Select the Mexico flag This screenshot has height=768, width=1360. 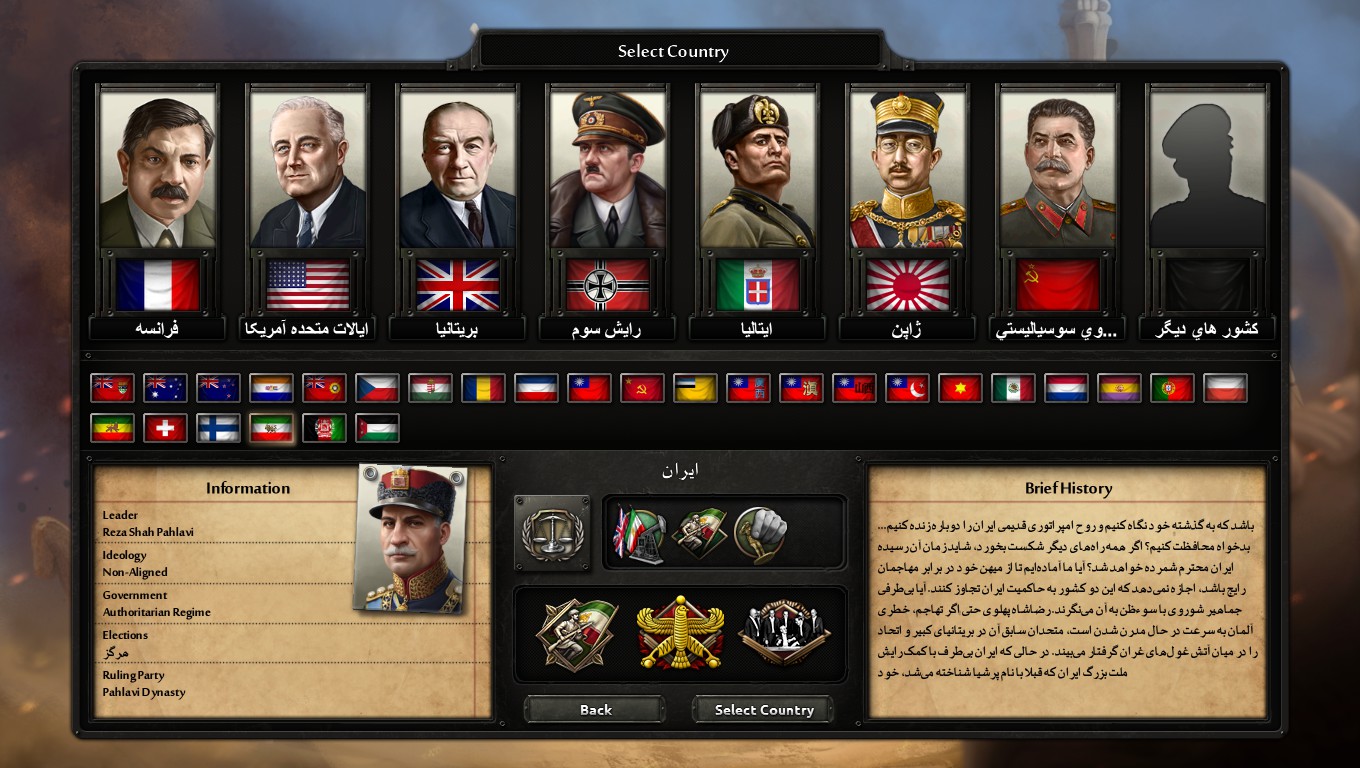(1013, 388)
